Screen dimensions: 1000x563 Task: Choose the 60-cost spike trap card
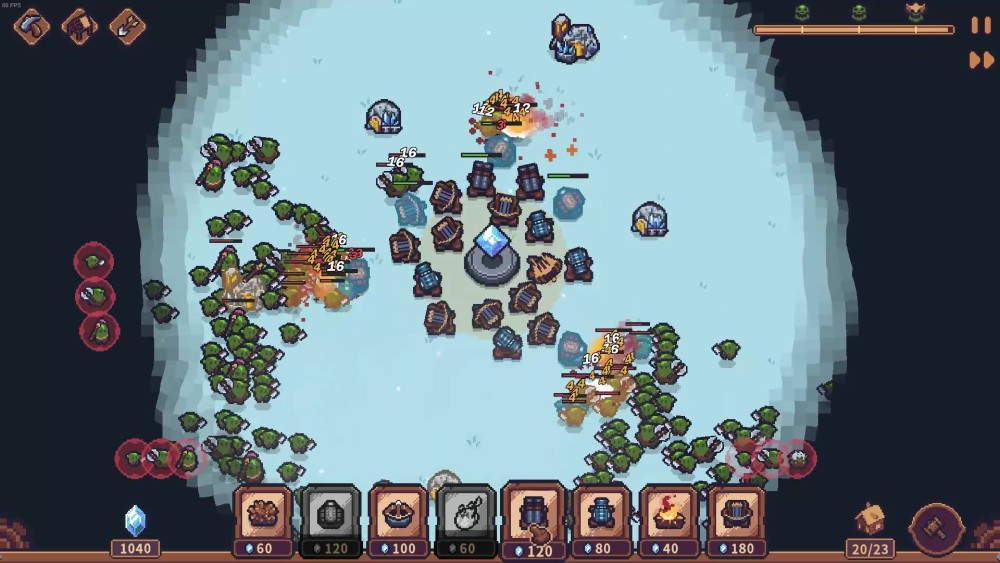(x=264, y=515)
